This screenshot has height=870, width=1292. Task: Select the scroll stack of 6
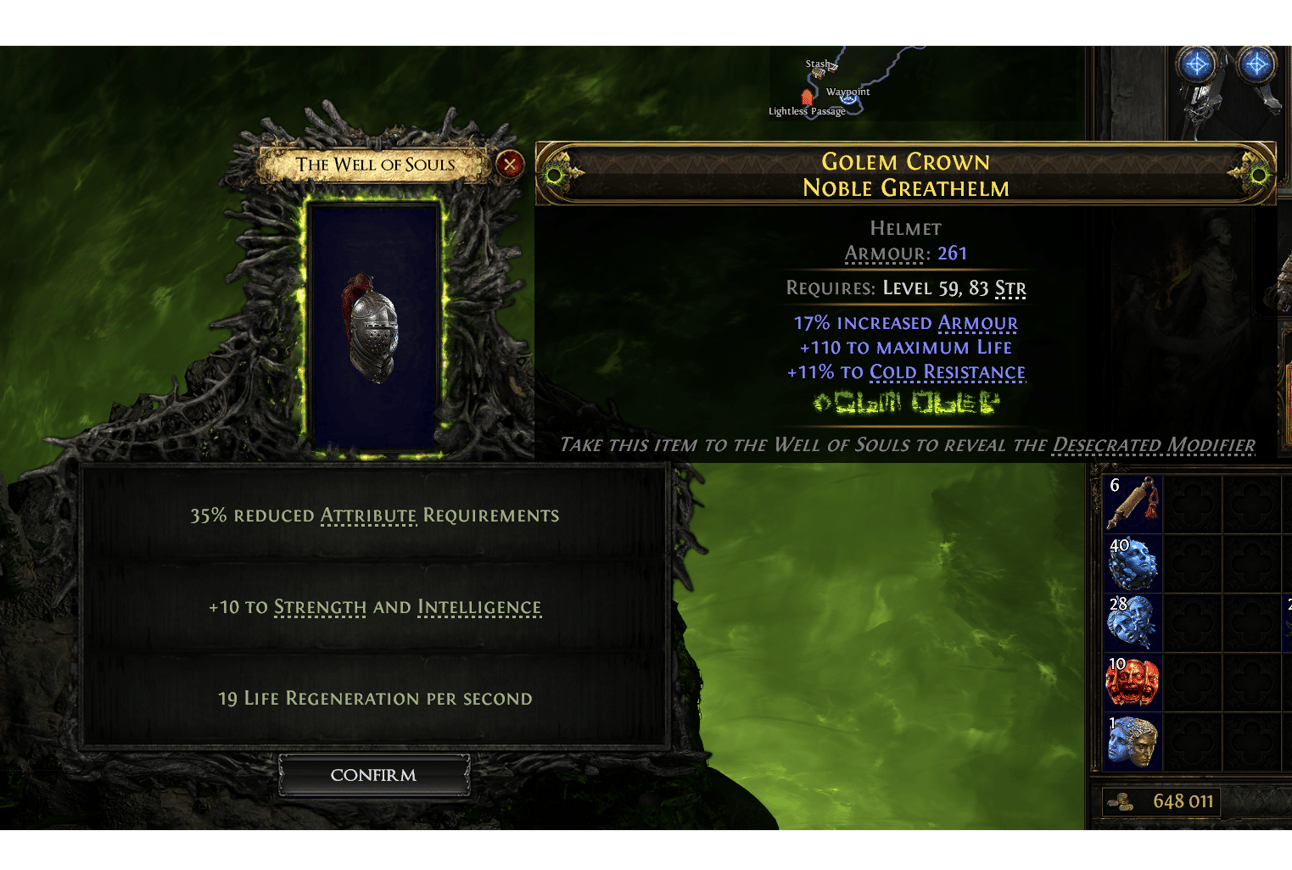point(1133,503)
